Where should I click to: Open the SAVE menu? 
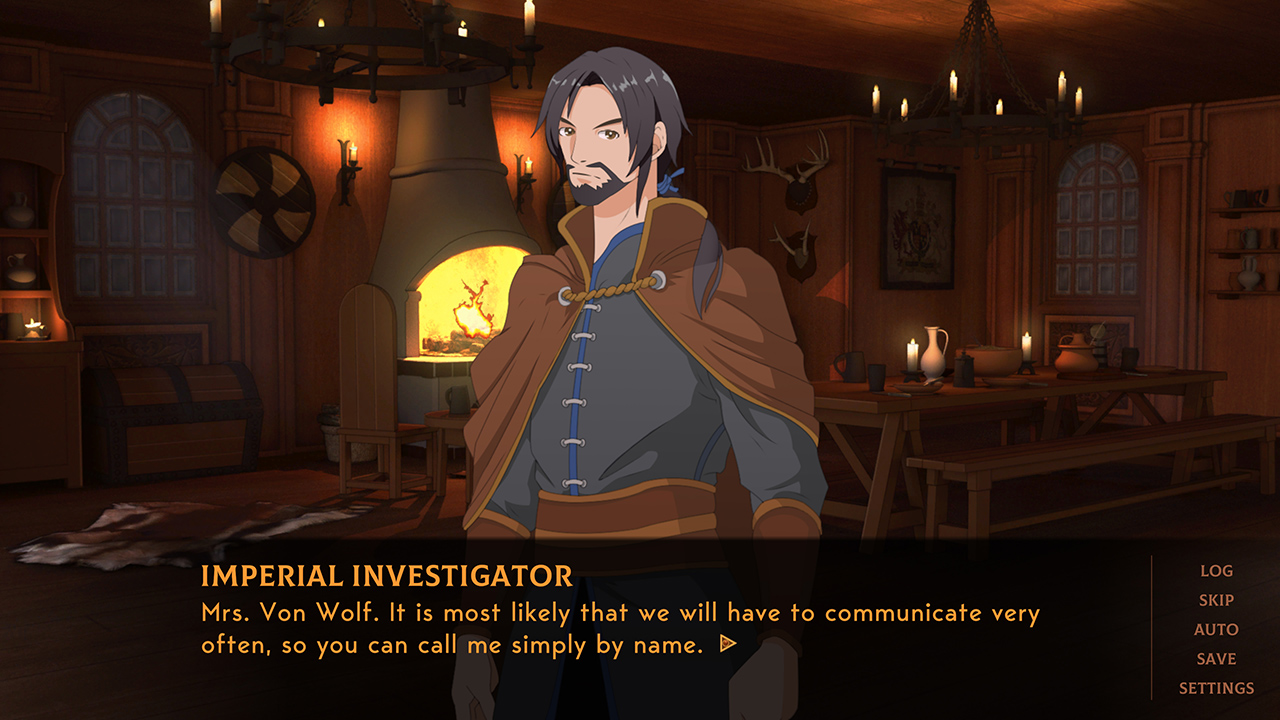coord(1216,659)
